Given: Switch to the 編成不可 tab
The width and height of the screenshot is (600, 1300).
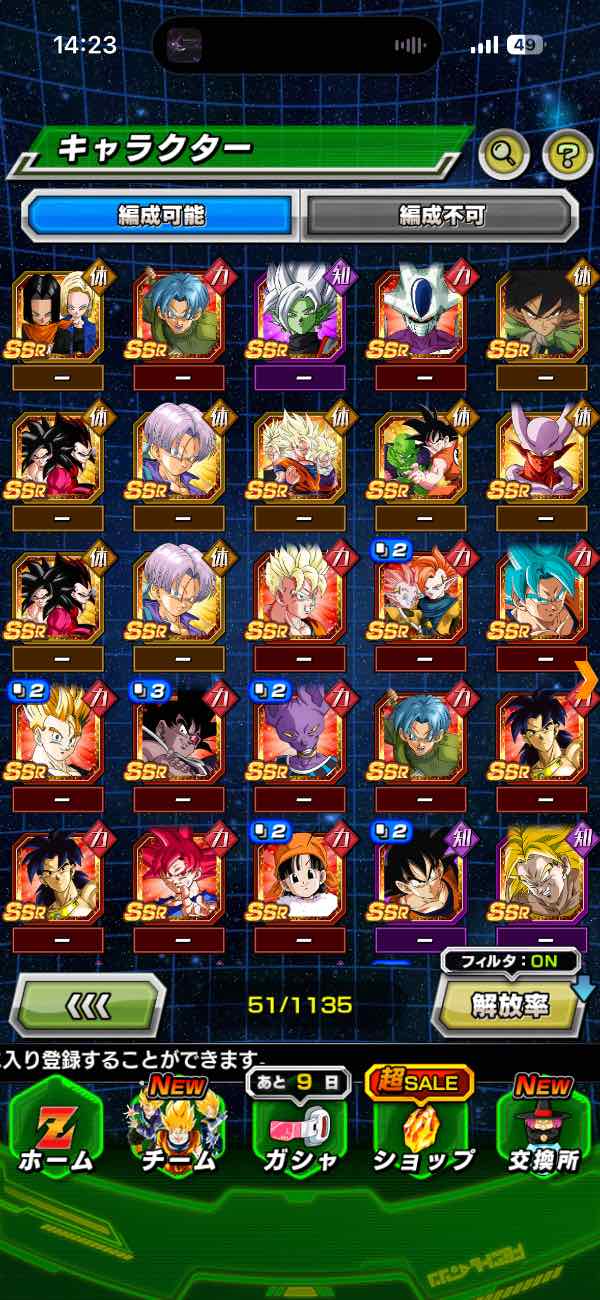Looking at the screenshot, I should 441,214.
